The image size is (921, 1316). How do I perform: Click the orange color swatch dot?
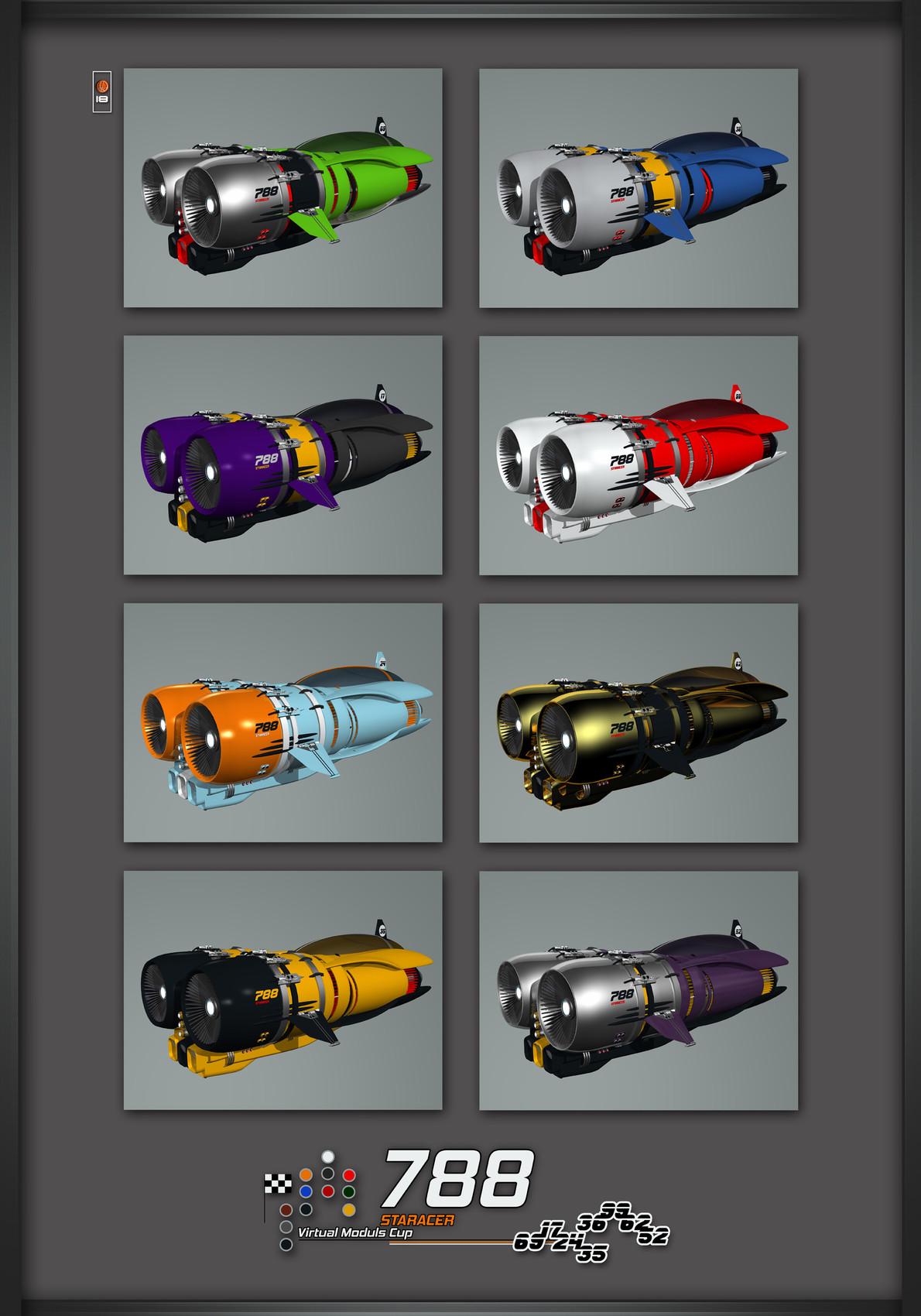[x=306, y=1175]
